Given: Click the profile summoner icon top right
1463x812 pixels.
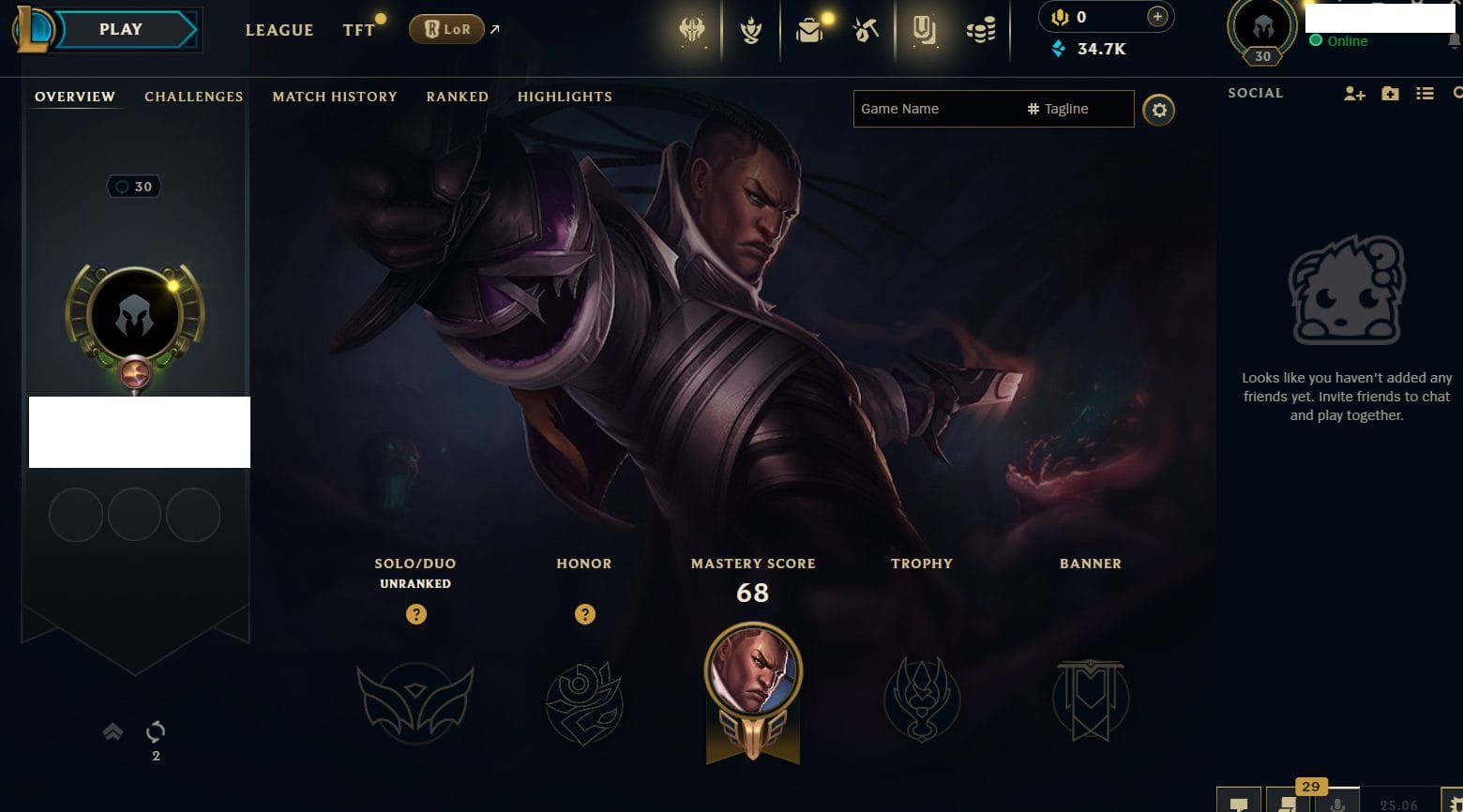Looking at the screenshot, I should click(1262, 28).
